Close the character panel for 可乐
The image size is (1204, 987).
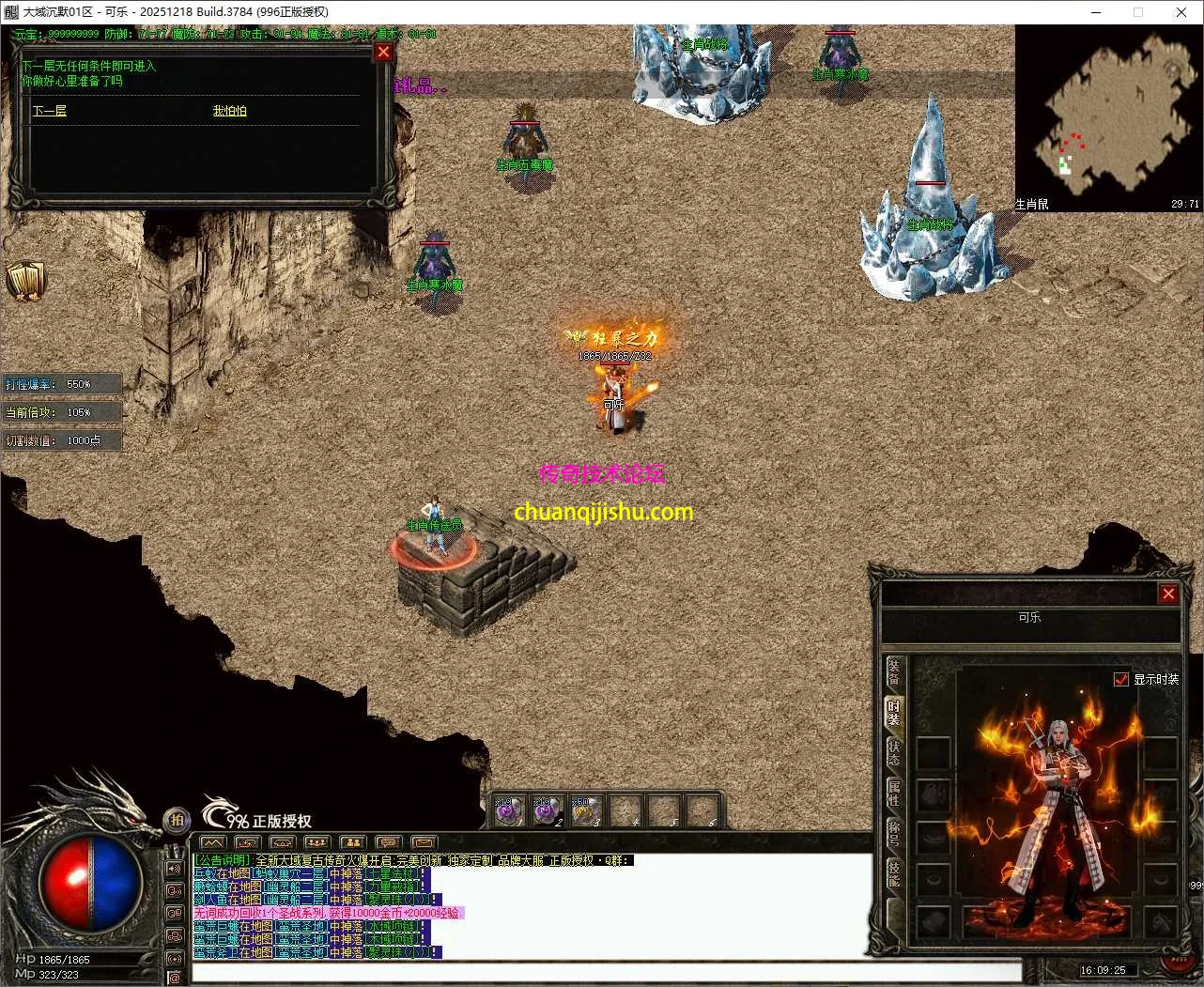[x=1168, y=594]
